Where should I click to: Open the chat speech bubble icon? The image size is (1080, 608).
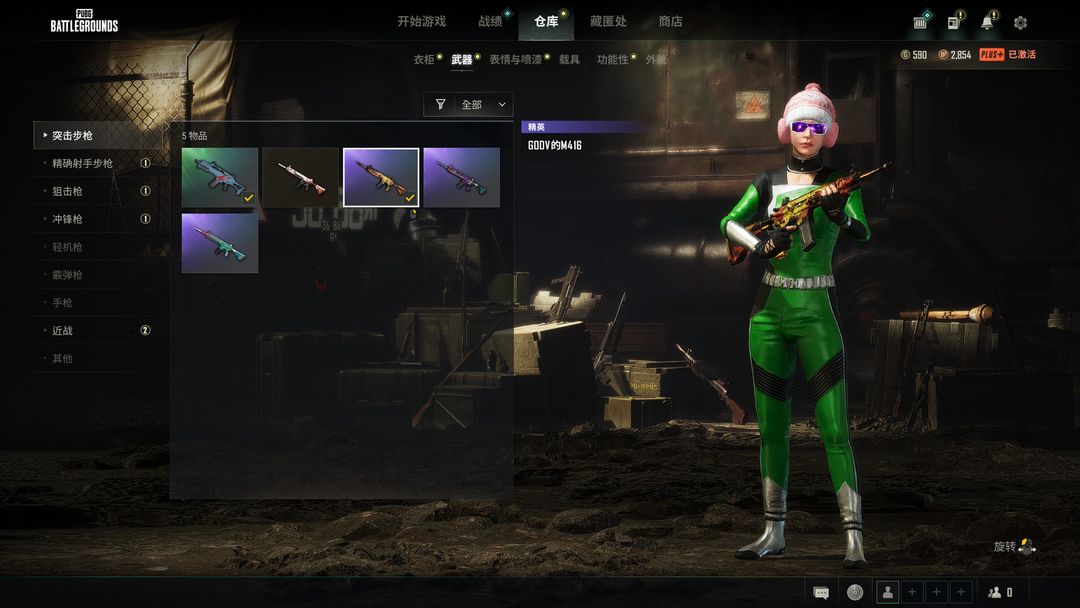(821, 592)
